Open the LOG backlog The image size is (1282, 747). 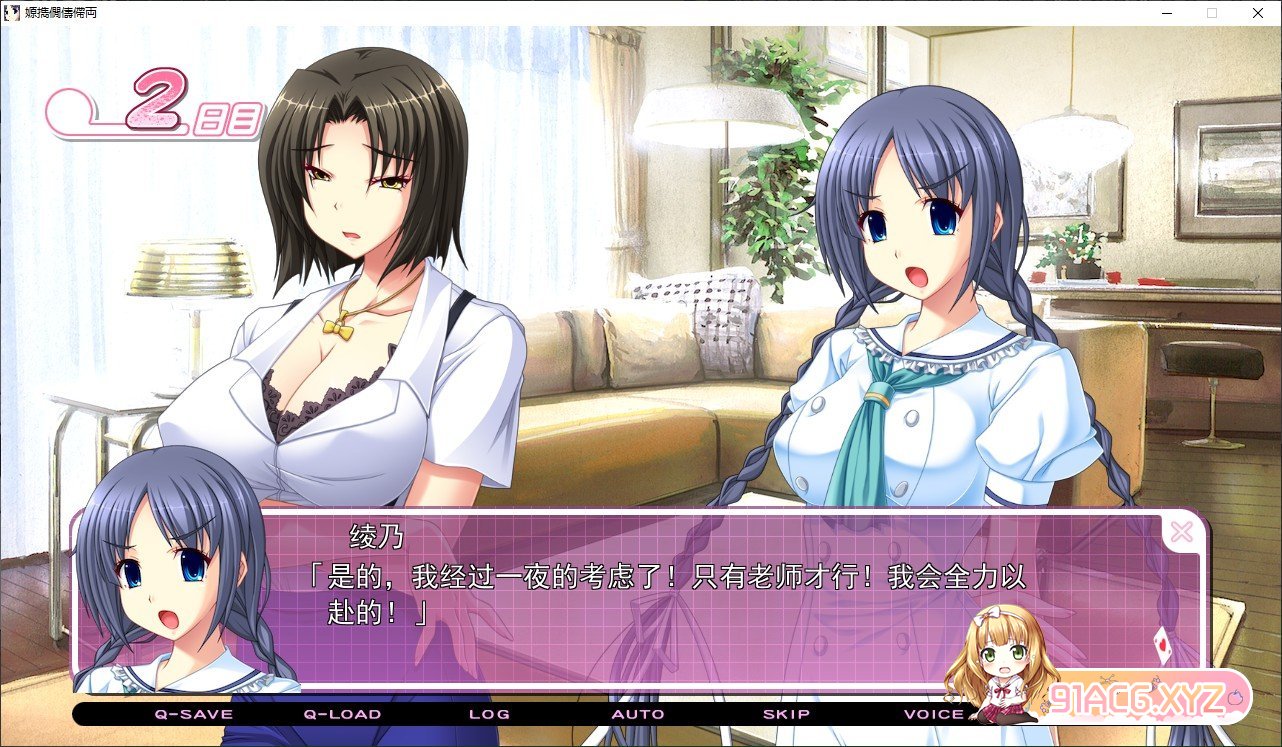[x=489, y=714]
